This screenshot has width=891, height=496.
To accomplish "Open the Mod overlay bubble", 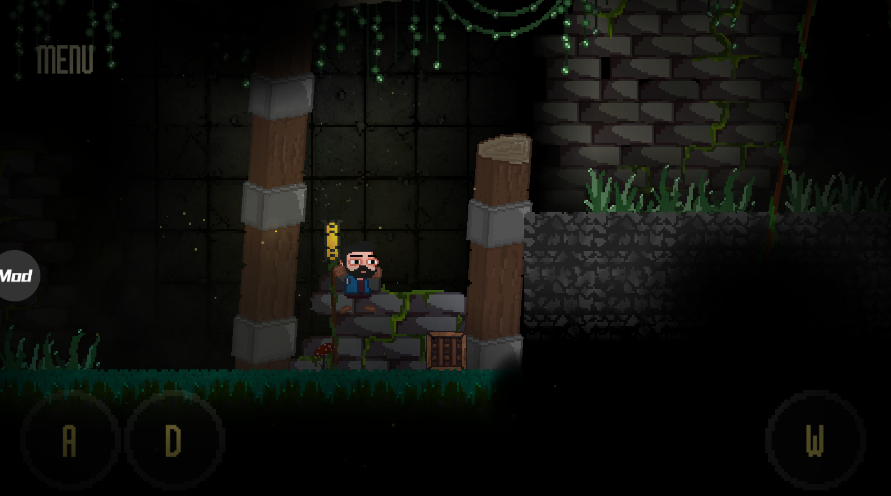I will click(x=17, y=275).
